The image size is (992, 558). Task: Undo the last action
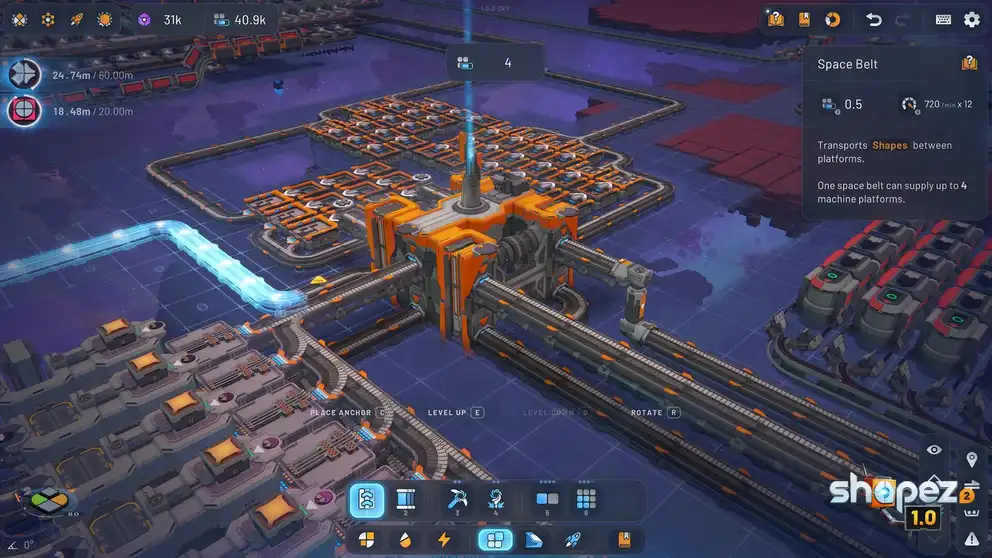pos(873,19)
